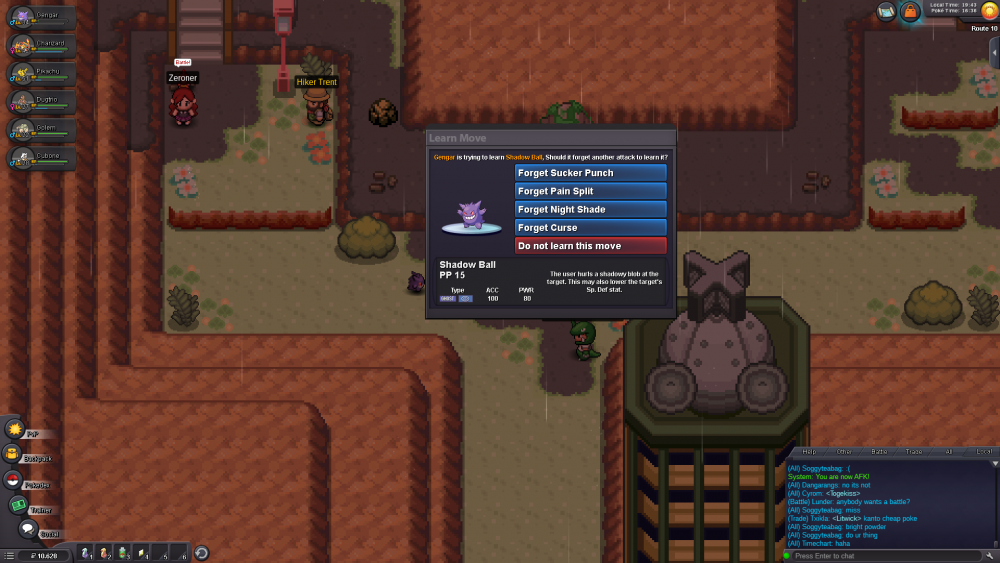Open the world map icon

pos(886,11)
